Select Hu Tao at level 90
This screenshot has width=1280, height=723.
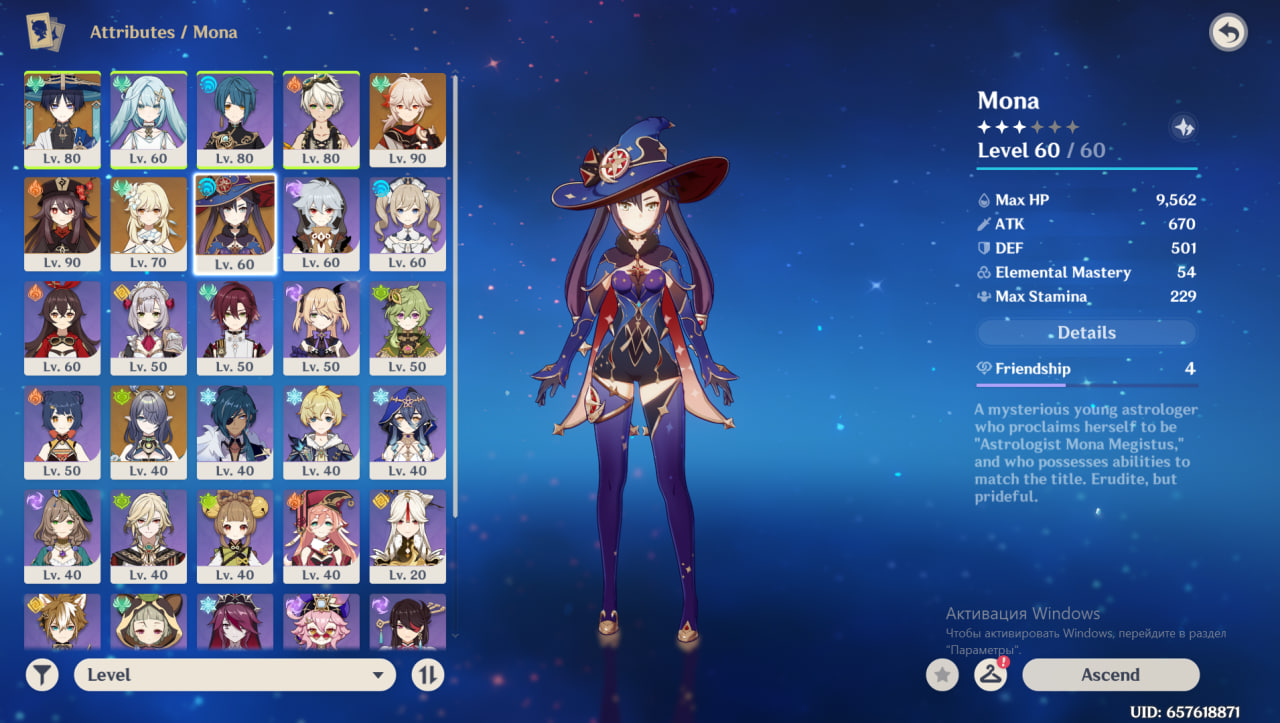point(62,223)
